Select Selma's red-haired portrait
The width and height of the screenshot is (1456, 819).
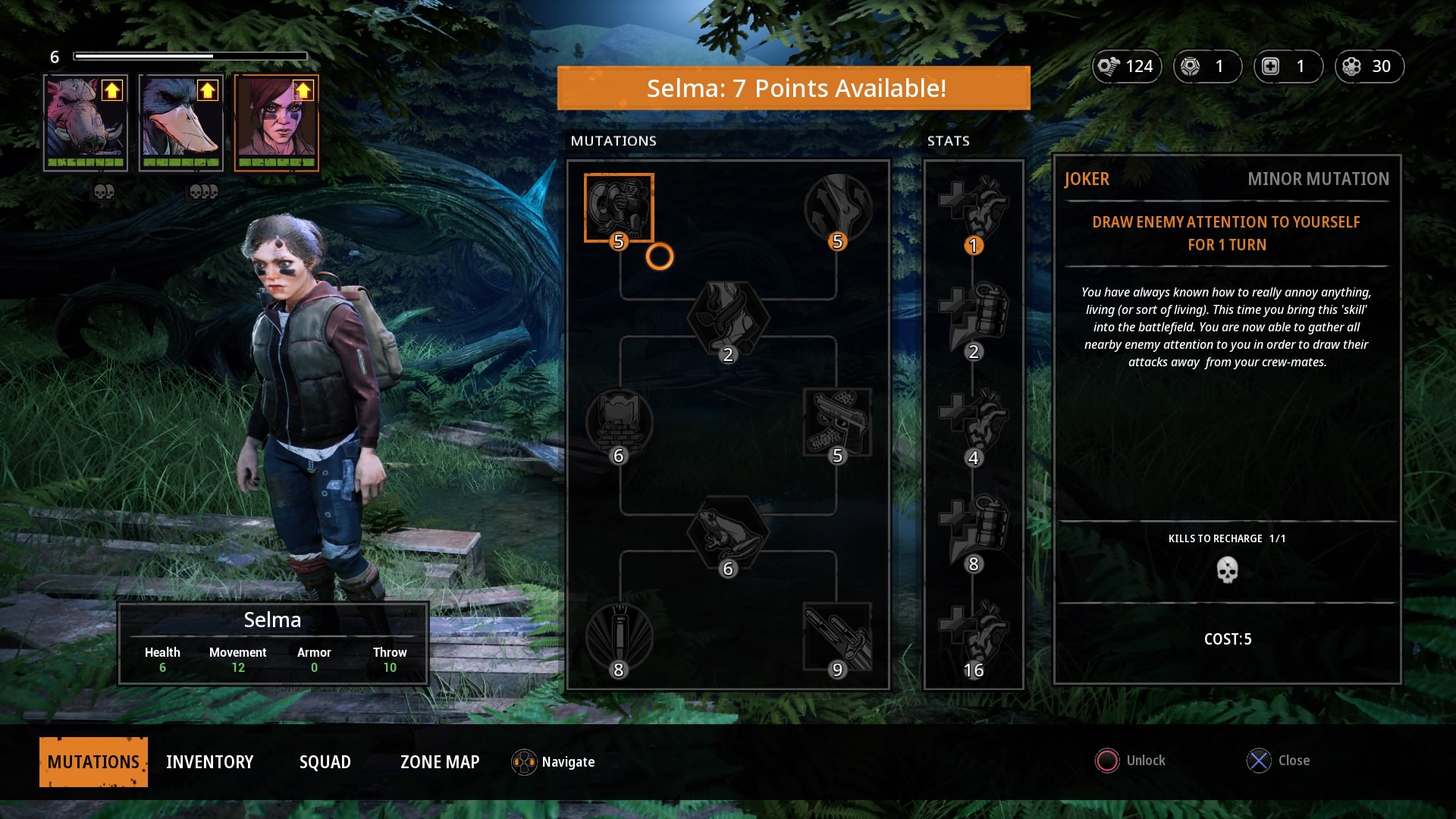[277, 123]
